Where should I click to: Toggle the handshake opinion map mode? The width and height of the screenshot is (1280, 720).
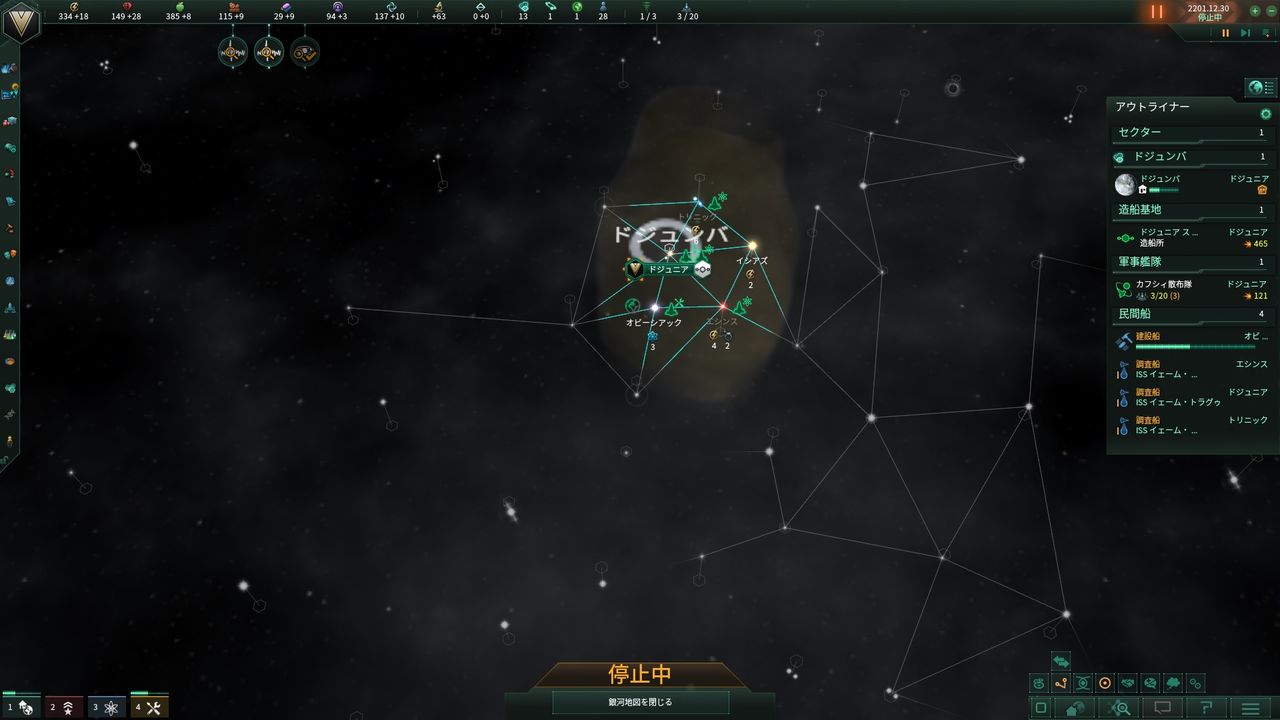click(x=1129, y=683)
